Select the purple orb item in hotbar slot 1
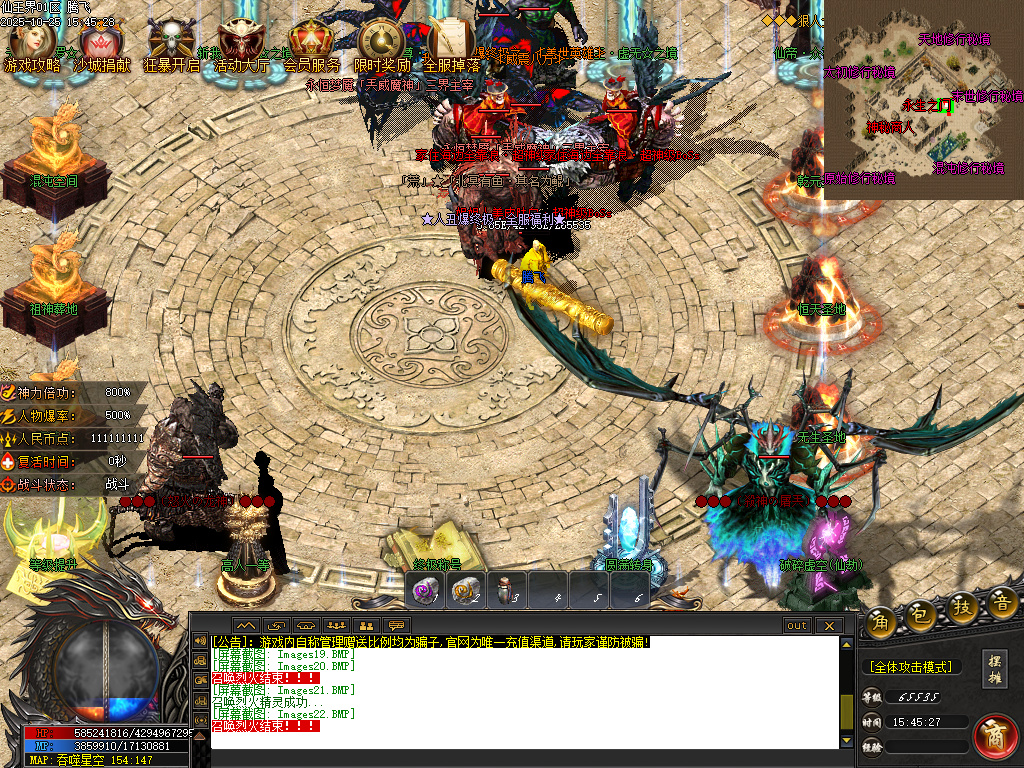The width and height of the screenshot is (1024, 768). tap(427, 590)
